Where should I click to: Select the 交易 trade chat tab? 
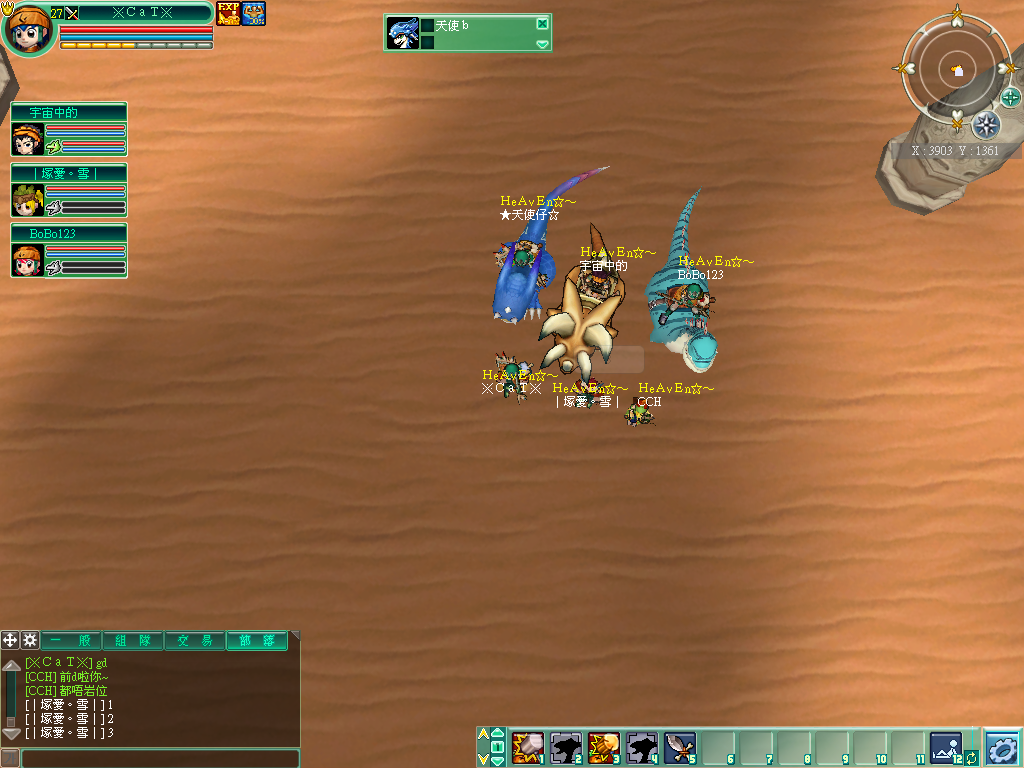click(194, 640)
